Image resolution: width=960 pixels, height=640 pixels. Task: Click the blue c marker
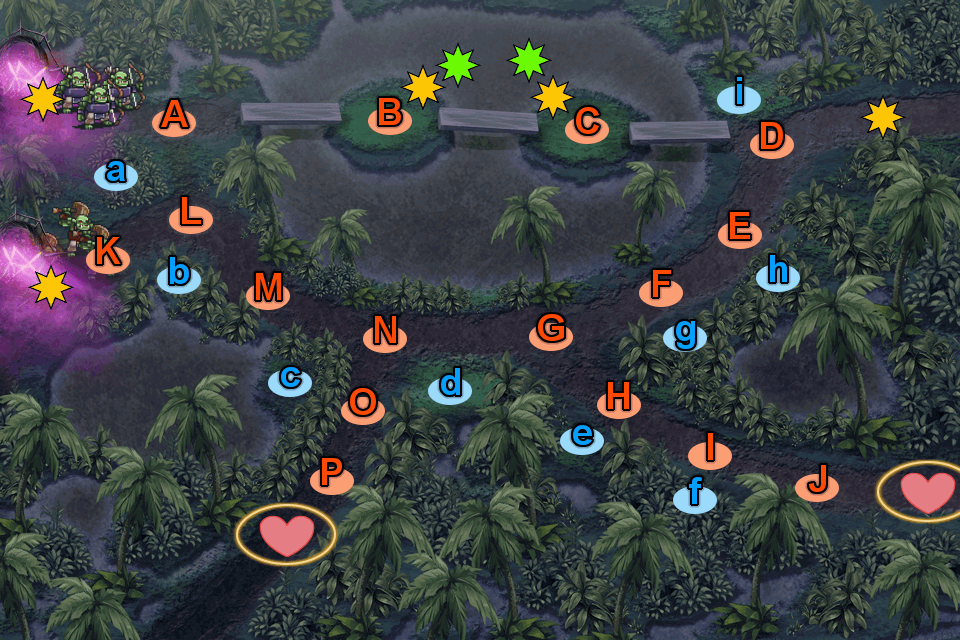click(x=290, y=379)
